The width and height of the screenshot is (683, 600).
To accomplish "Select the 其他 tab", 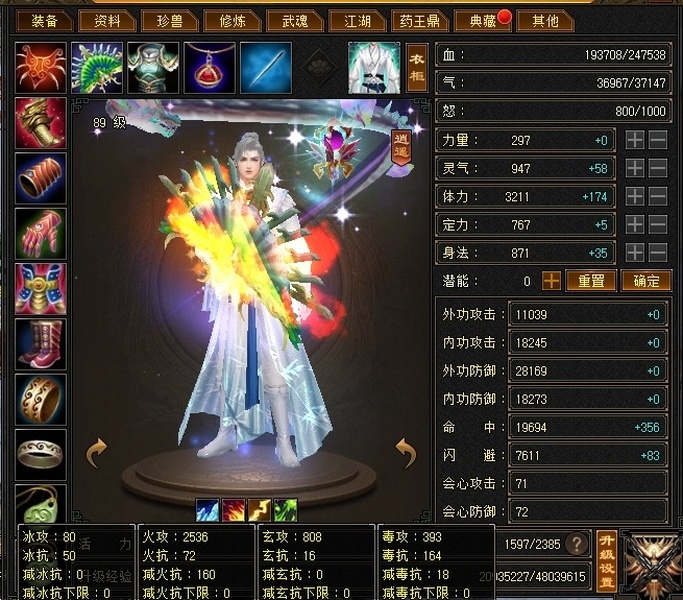I will coord(545,20).
